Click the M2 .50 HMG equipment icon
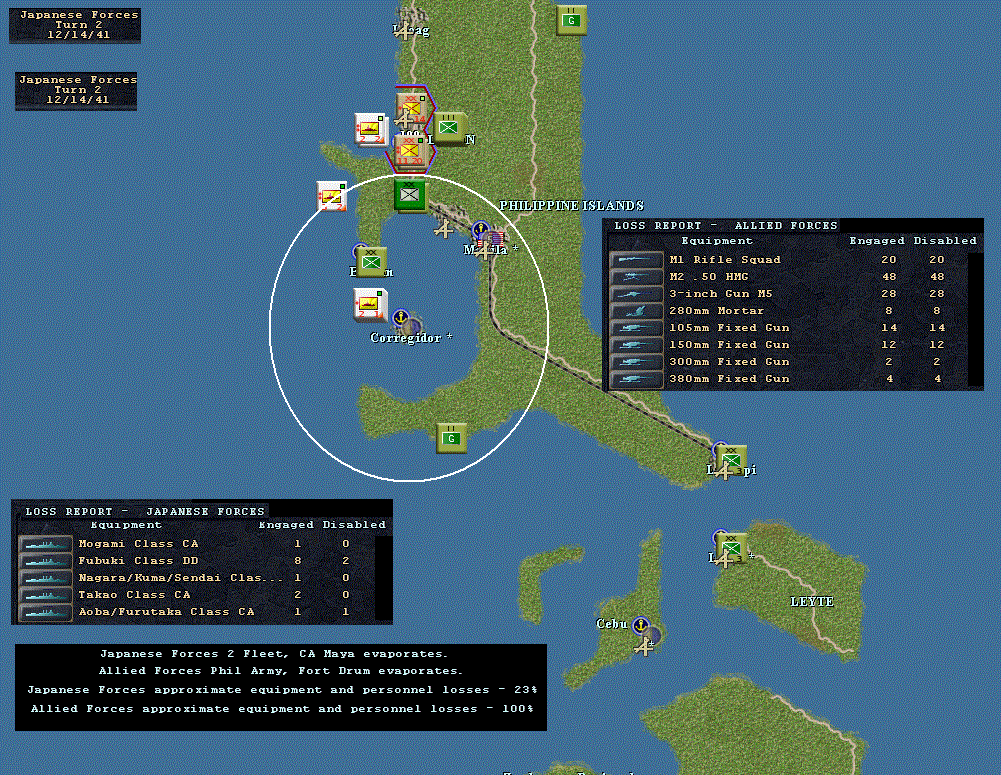This screenshot has height=775, width=1001. pos(636,277)
